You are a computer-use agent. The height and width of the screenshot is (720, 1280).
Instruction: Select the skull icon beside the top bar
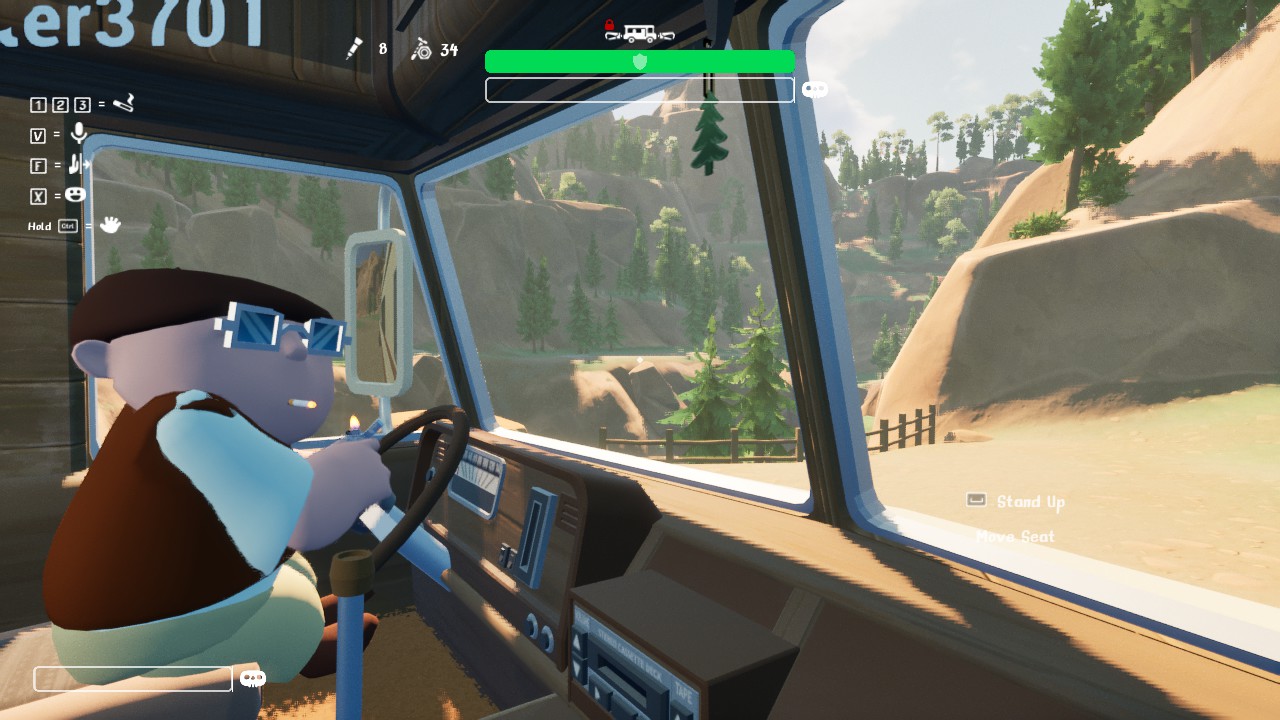pos(815,90)
